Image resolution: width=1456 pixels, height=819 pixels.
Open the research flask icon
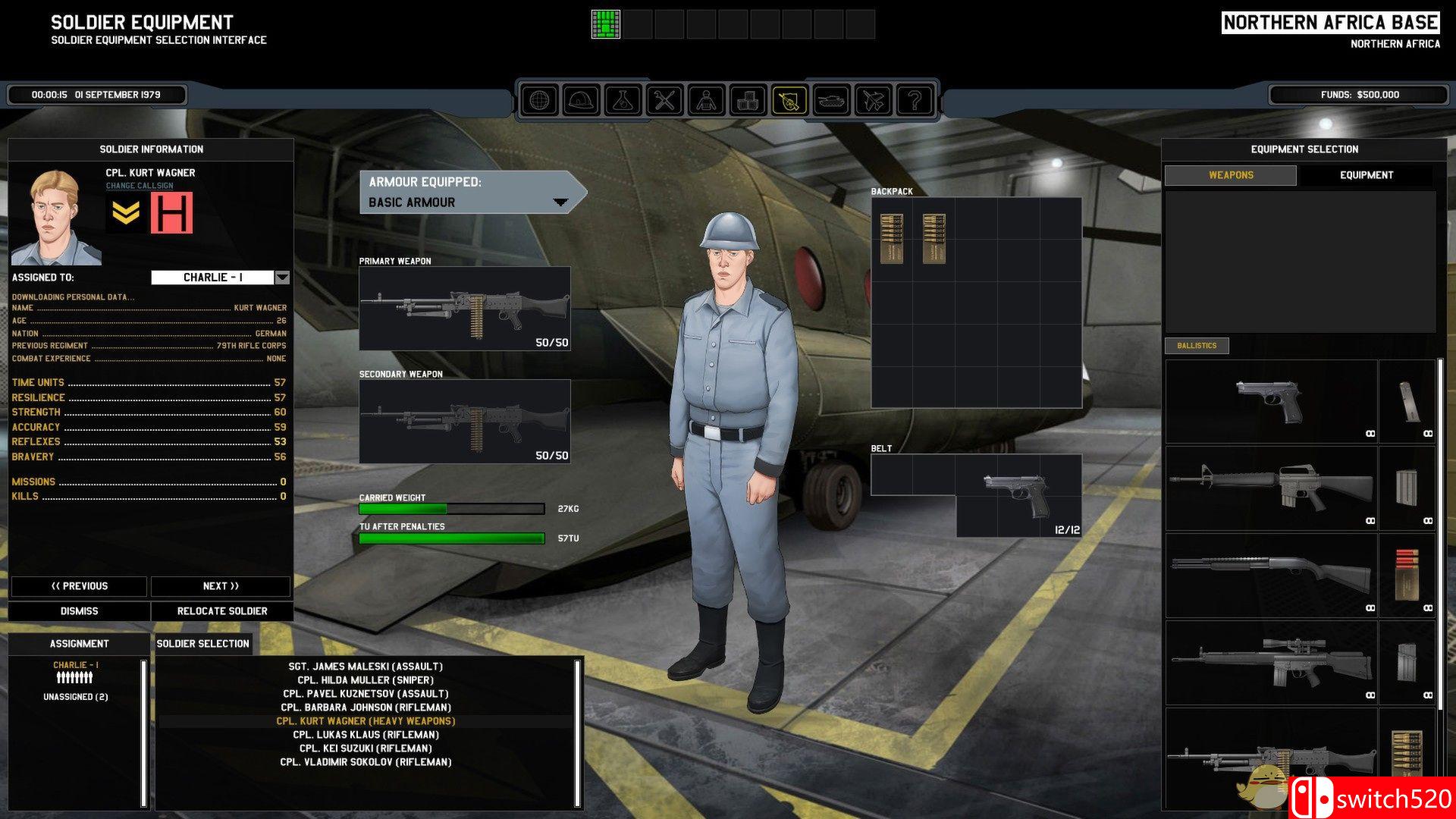point(623,99)
